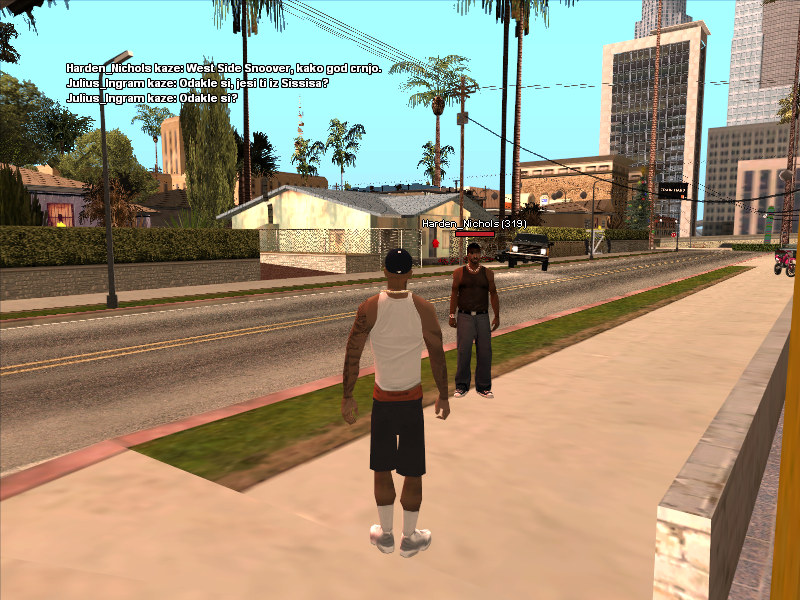Click the last chat line reading only "Odakle si?"

(150, 98)
